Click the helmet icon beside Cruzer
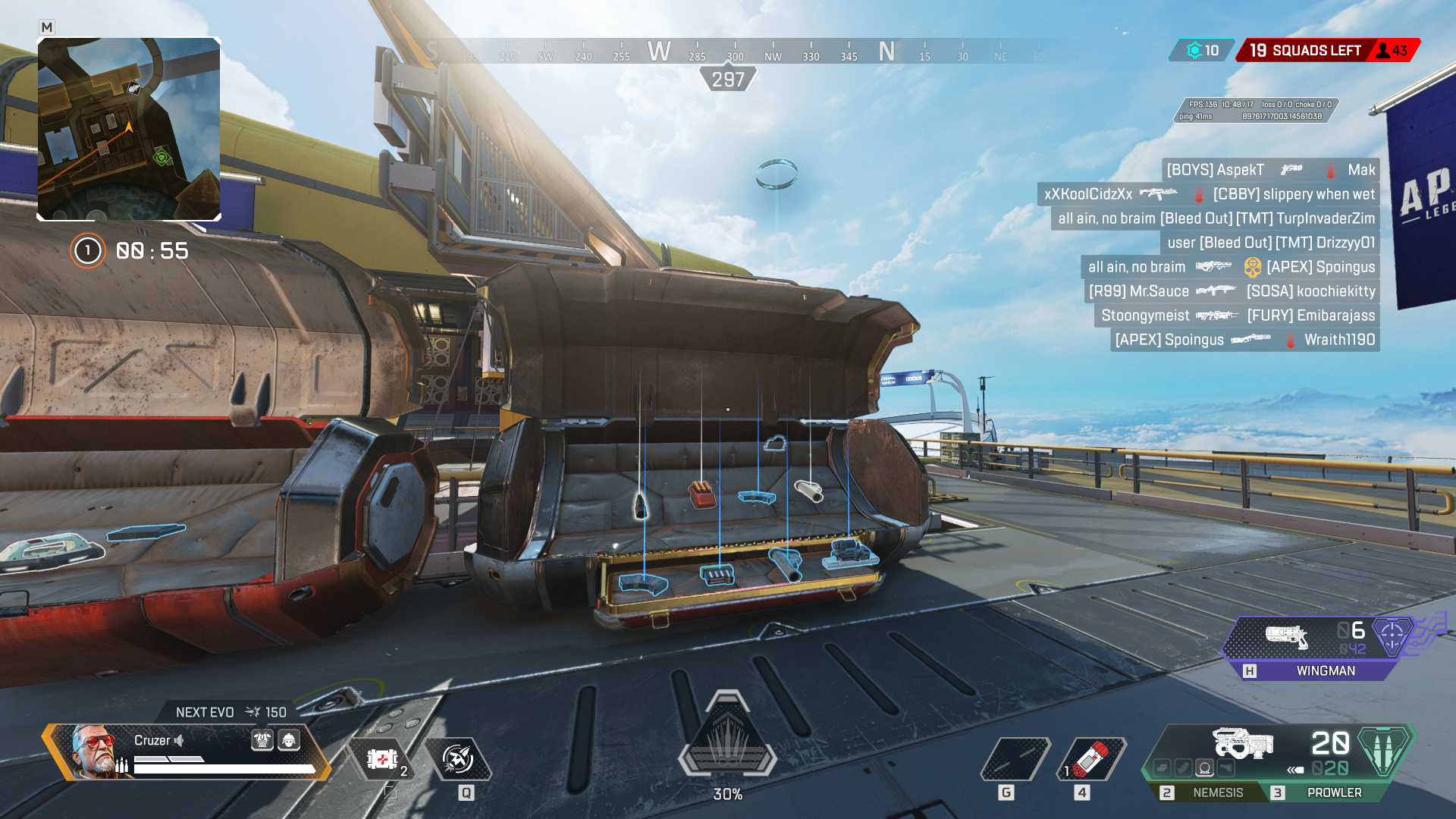 (289, 740)
